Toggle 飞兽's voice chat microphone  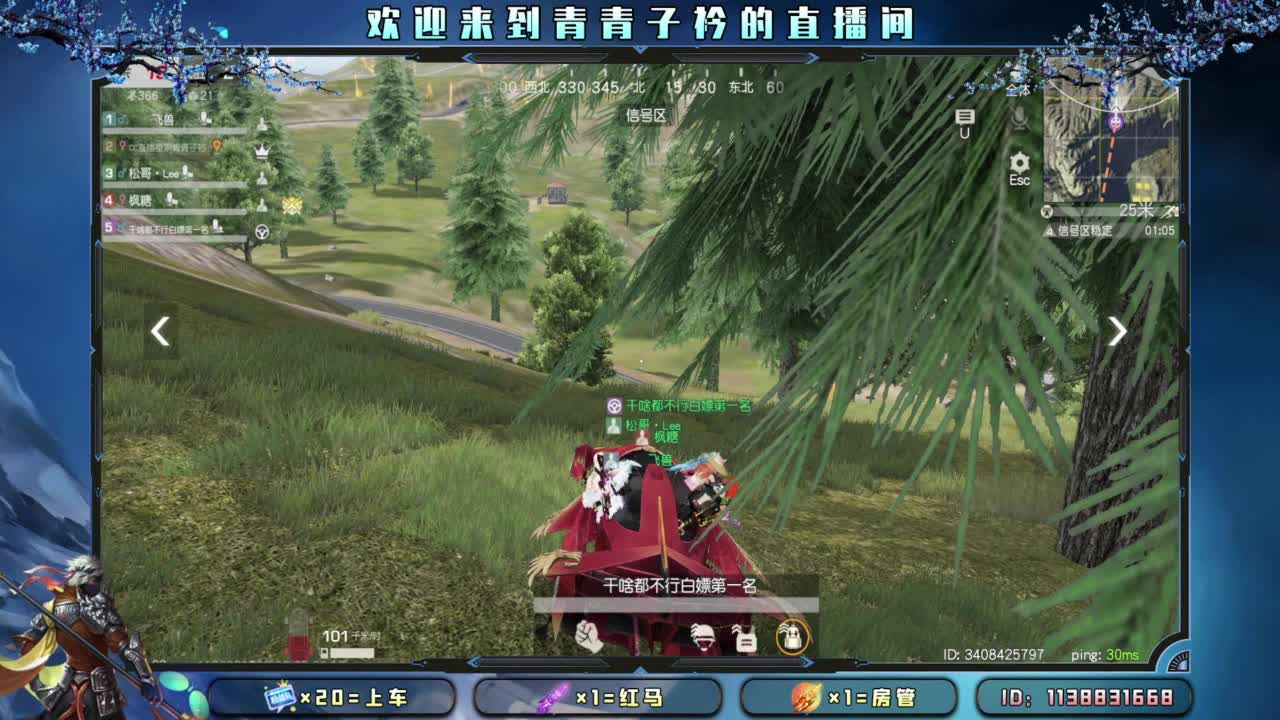click(204, 120)
